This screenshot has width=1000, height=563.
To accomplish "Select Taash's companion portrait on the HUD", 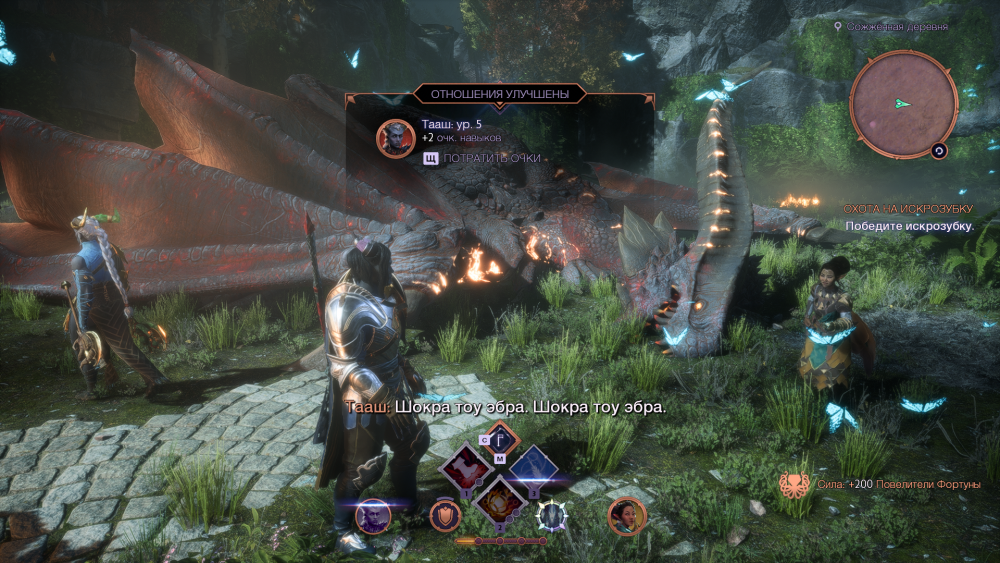I will (373, 516).
